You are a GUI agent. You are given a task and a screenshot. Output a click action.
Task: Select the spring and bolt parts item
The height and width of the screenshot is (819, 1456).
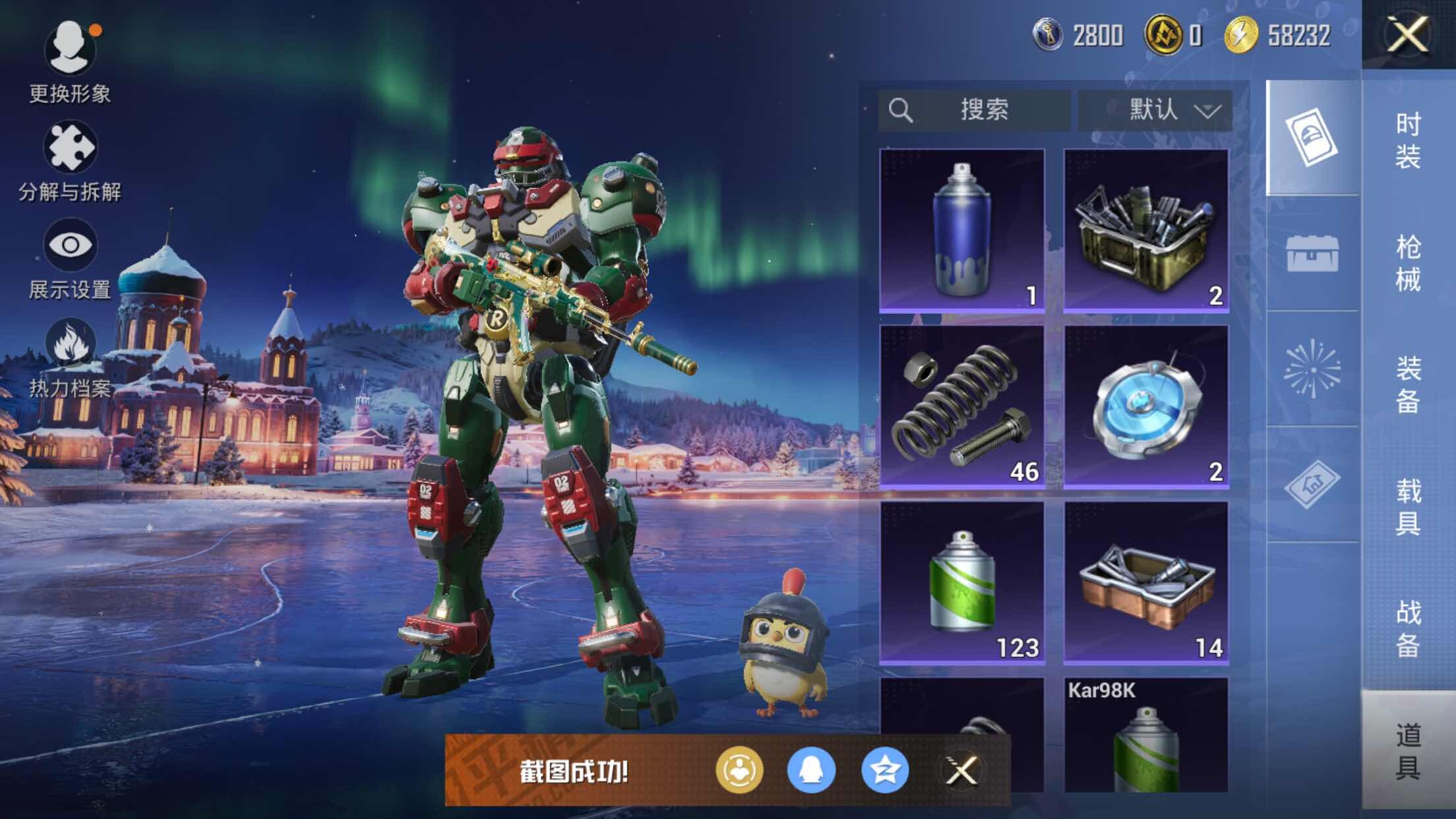[962, 406]
